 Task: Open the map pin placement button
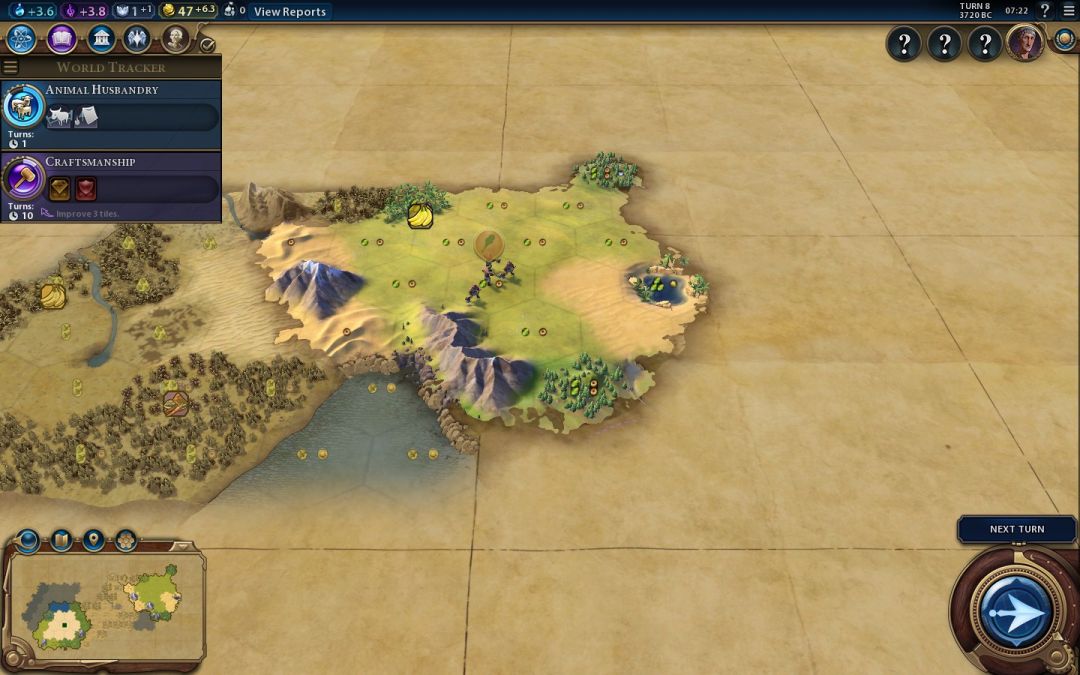[94, 541]
